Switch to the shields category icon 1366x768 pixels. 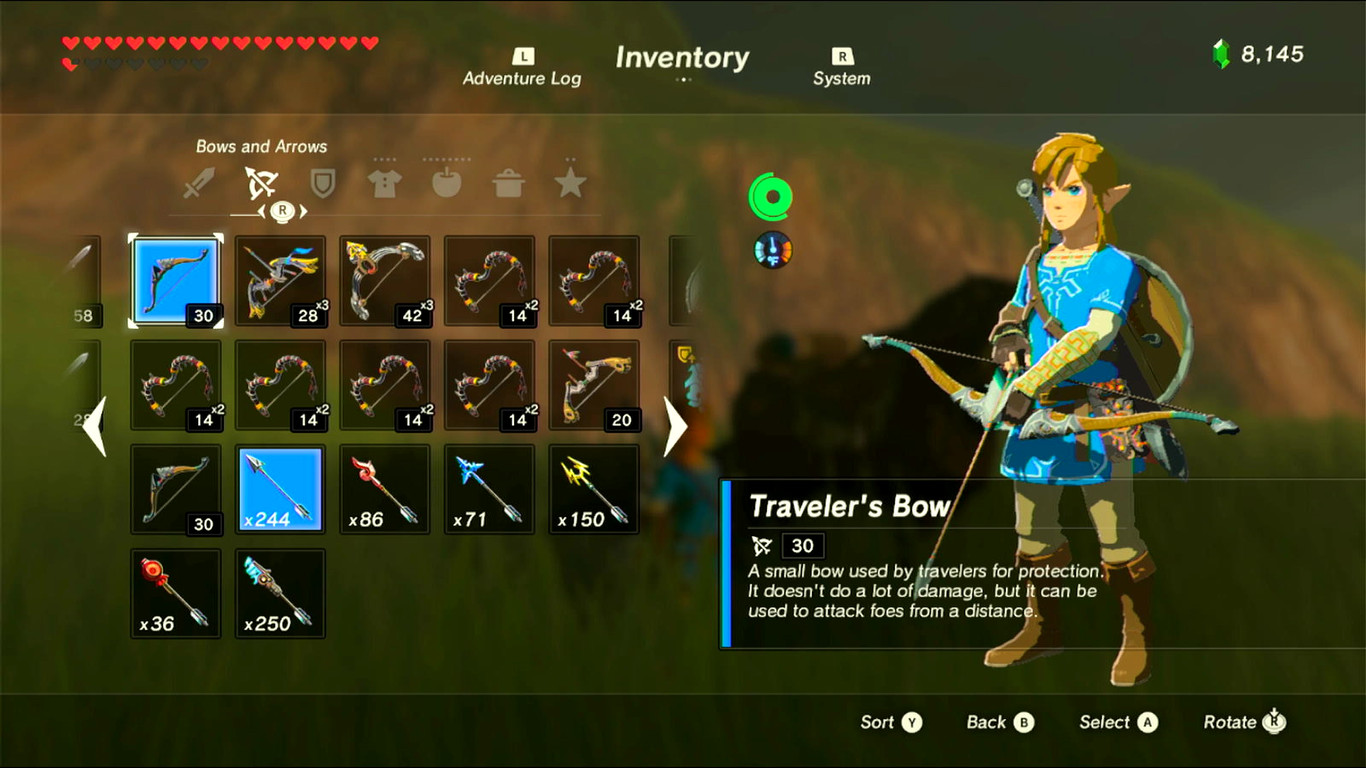pyautogui.click(x=322, y=184)
